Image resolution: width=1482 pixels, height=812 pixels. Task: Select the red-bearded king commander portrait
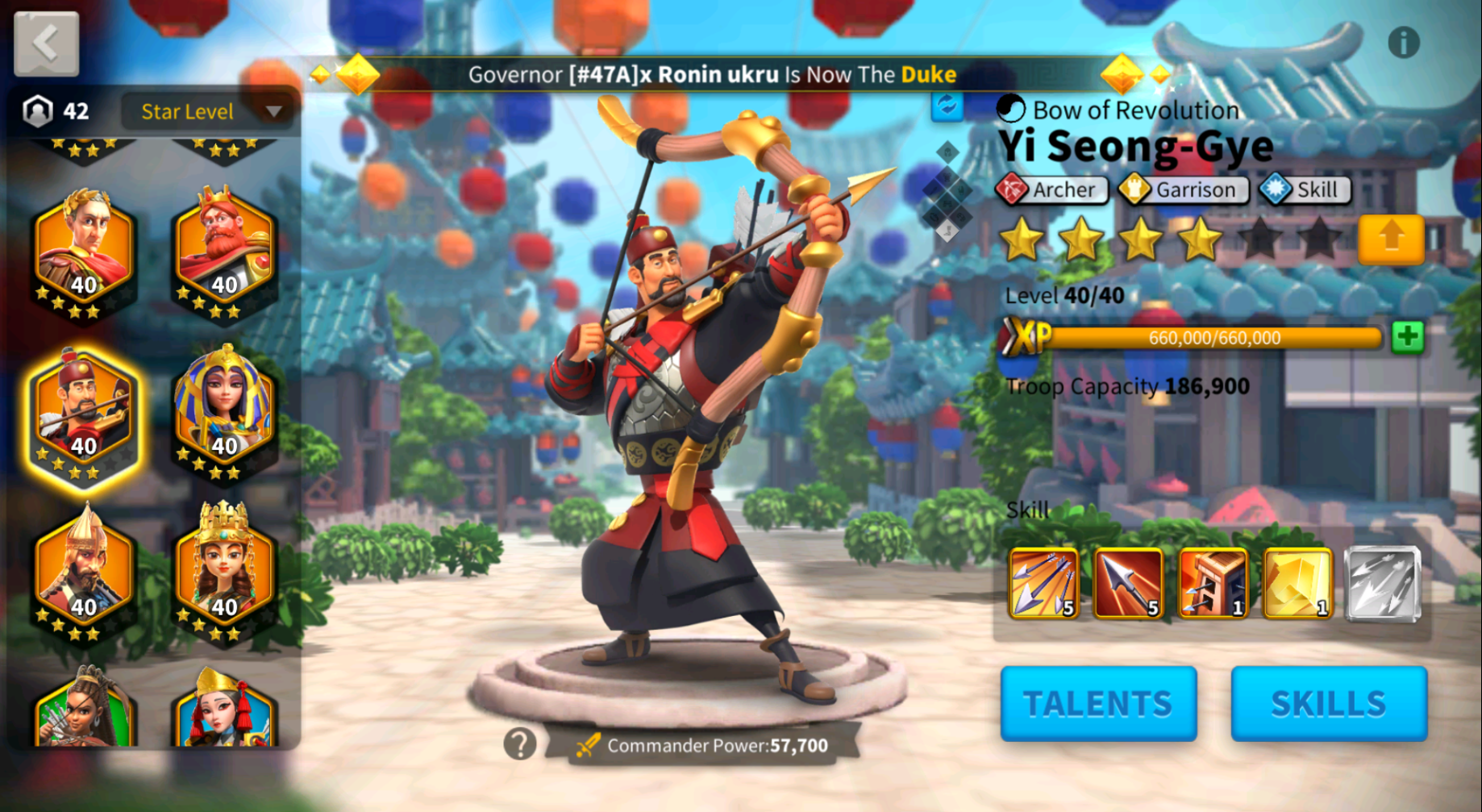[x=224, y=252]
